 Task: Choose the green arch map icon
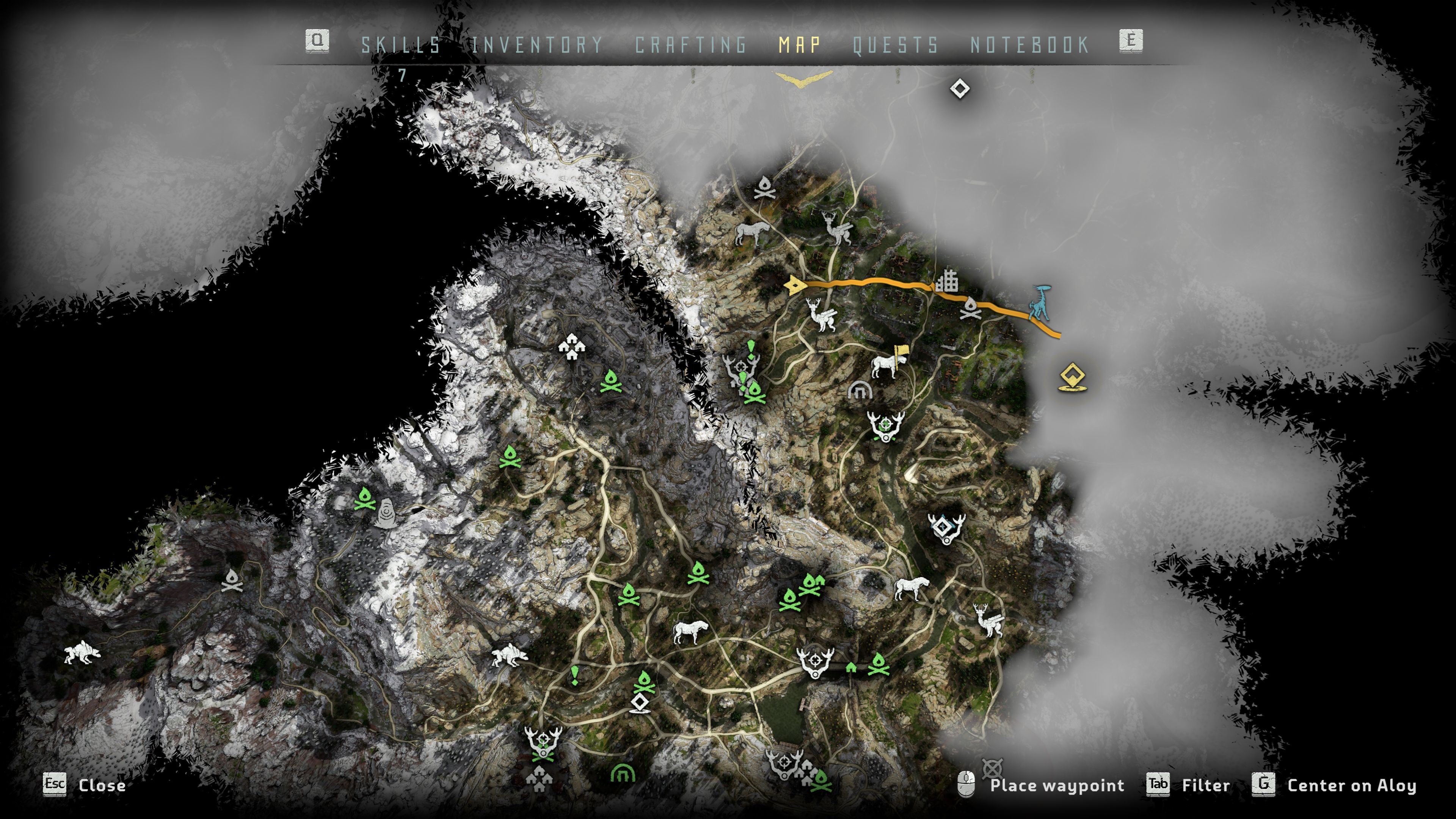point(623,773)
